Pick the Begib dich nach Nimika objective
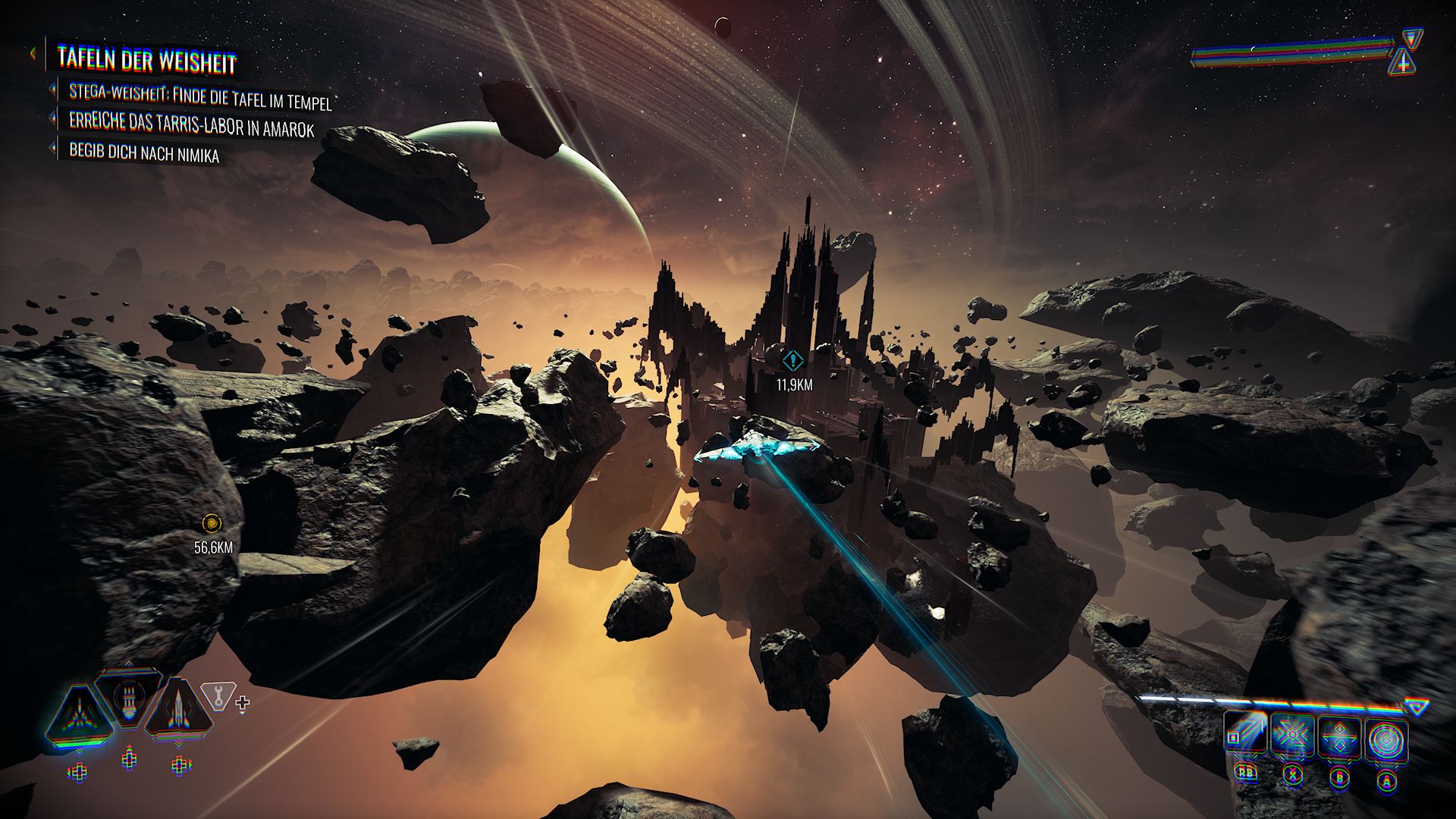Image resolution: width=1456 pixels, height=819 pixels. (144, 153)
